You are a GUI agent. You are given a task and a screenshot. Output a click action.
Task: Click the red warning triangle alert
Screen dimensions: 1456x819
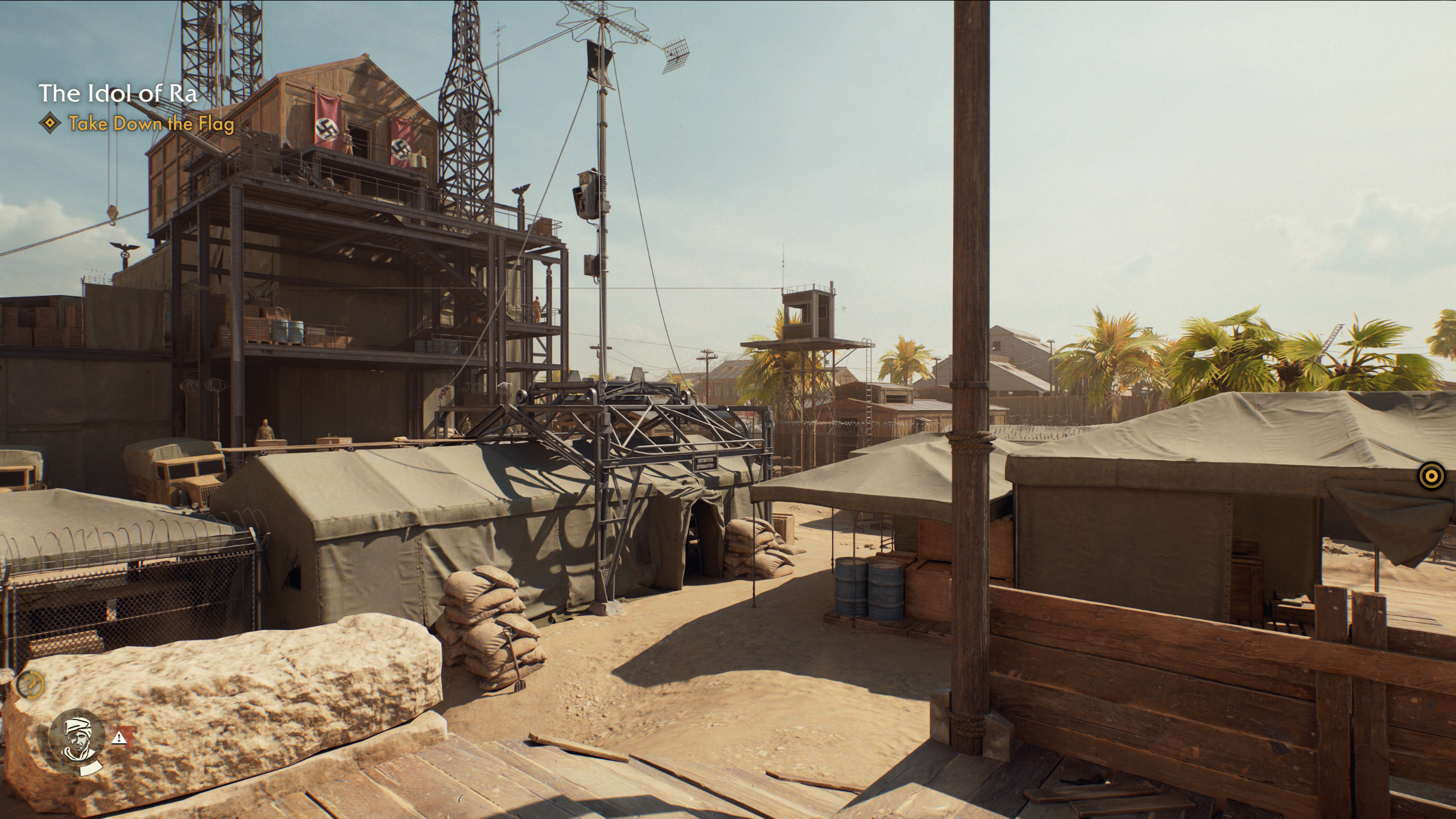(120, 738)
